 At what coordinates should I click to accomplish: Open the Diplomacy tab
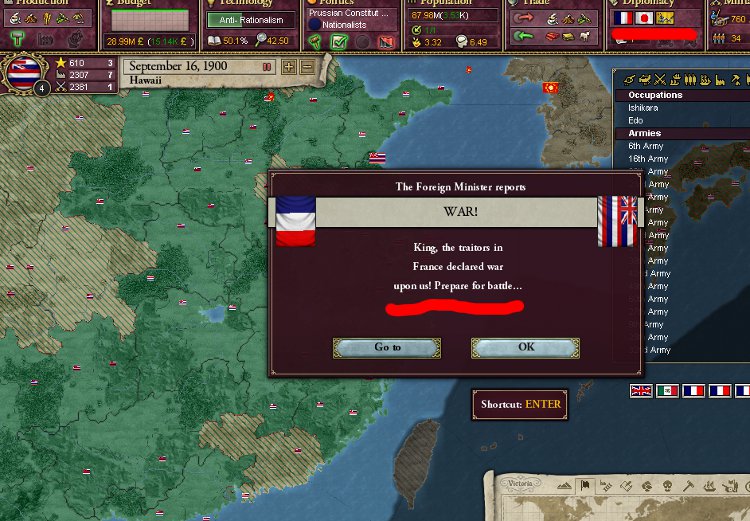tap(651, 4)
